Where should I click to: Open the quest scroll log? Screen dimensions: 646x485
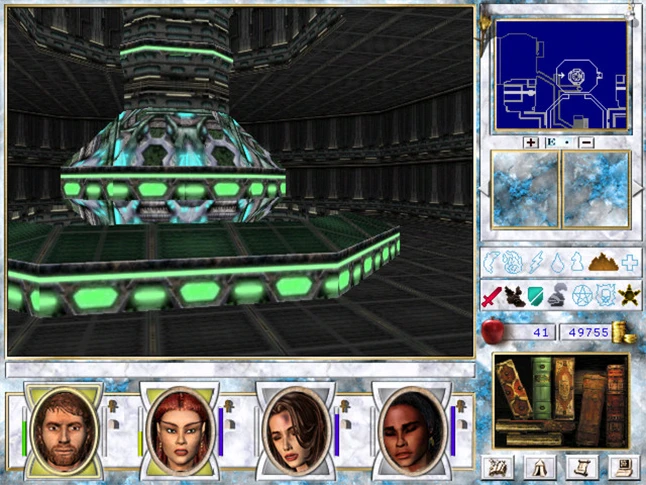coord(576,466)
